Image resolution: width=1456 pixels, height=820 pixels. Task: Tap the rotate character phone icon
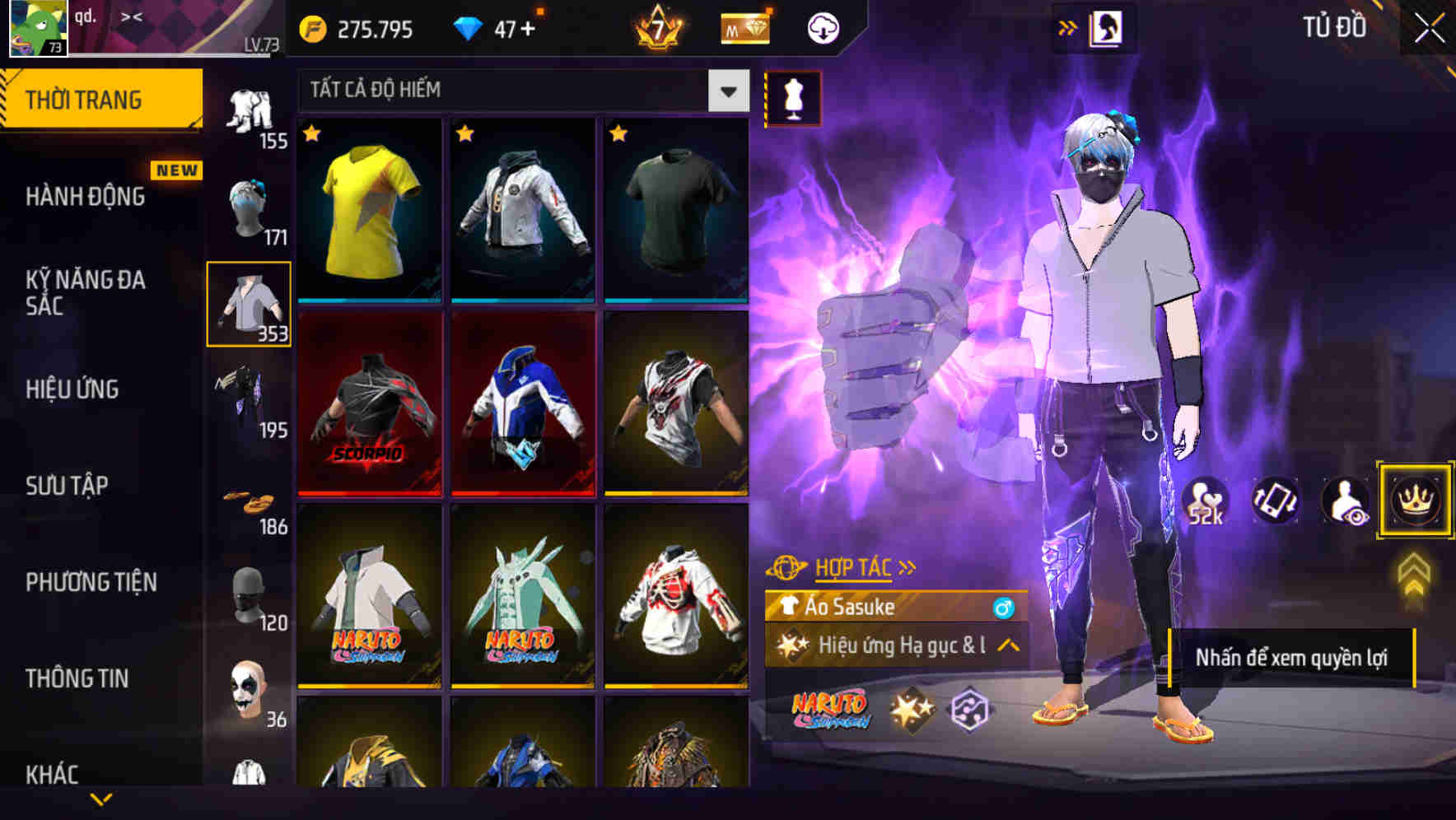pos(1273,501)
